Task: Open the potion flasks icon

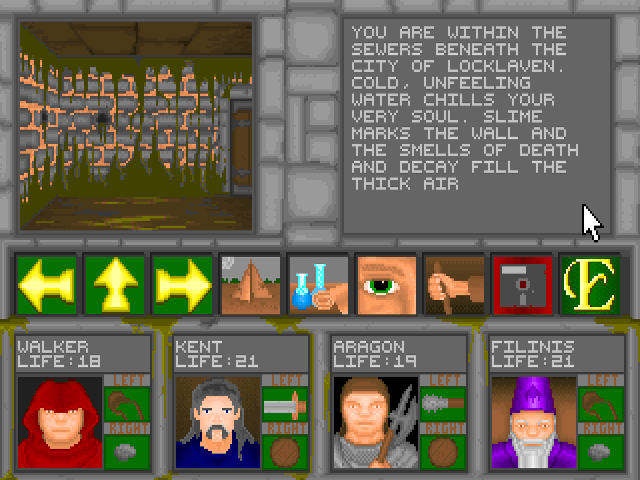Action: coord(318,285)
